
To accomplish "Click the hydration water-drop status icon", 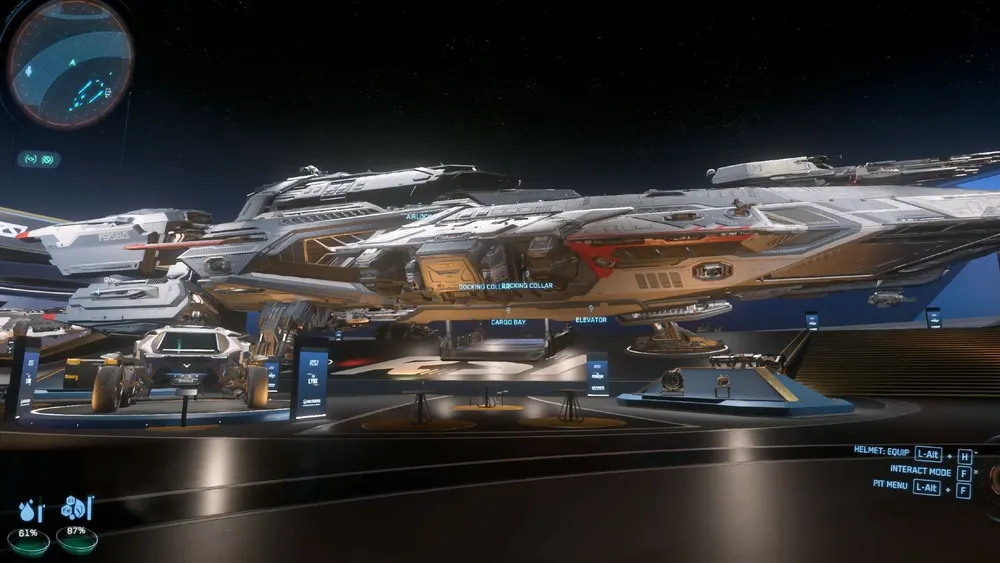I will coord(29,509).
